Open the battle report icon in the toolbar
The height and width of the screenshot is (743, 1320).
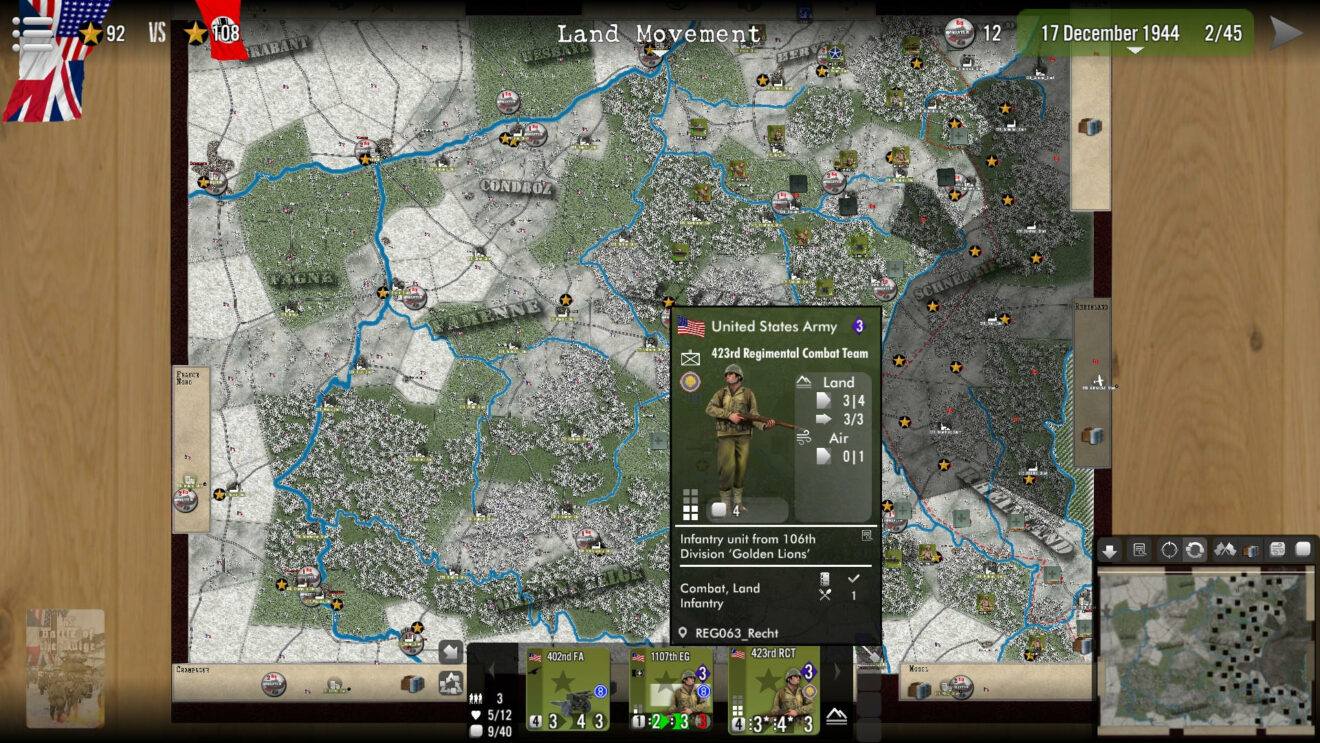[1139, 551]
